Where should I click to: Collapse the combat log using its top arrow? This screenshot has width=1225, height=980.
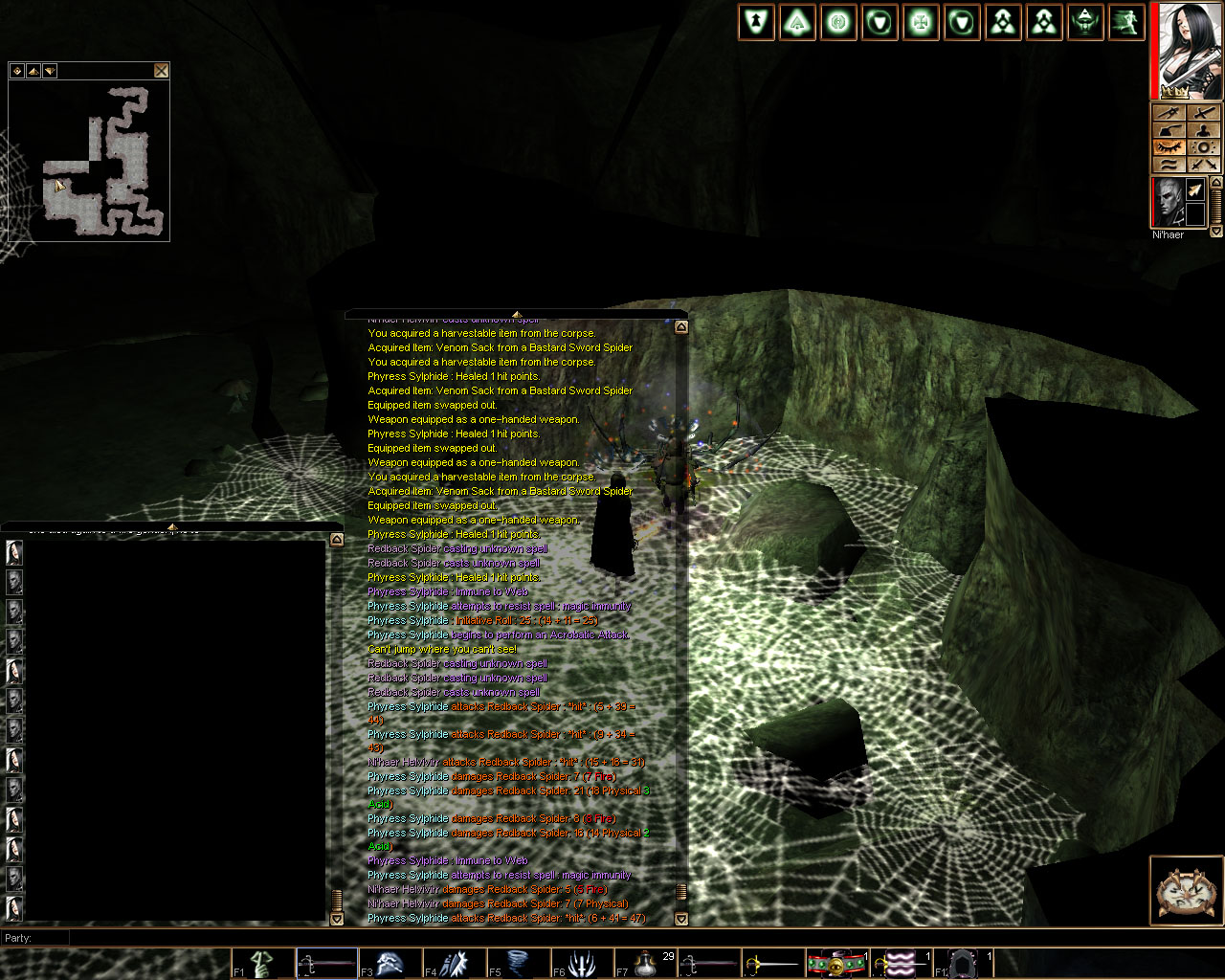point(680,326)
